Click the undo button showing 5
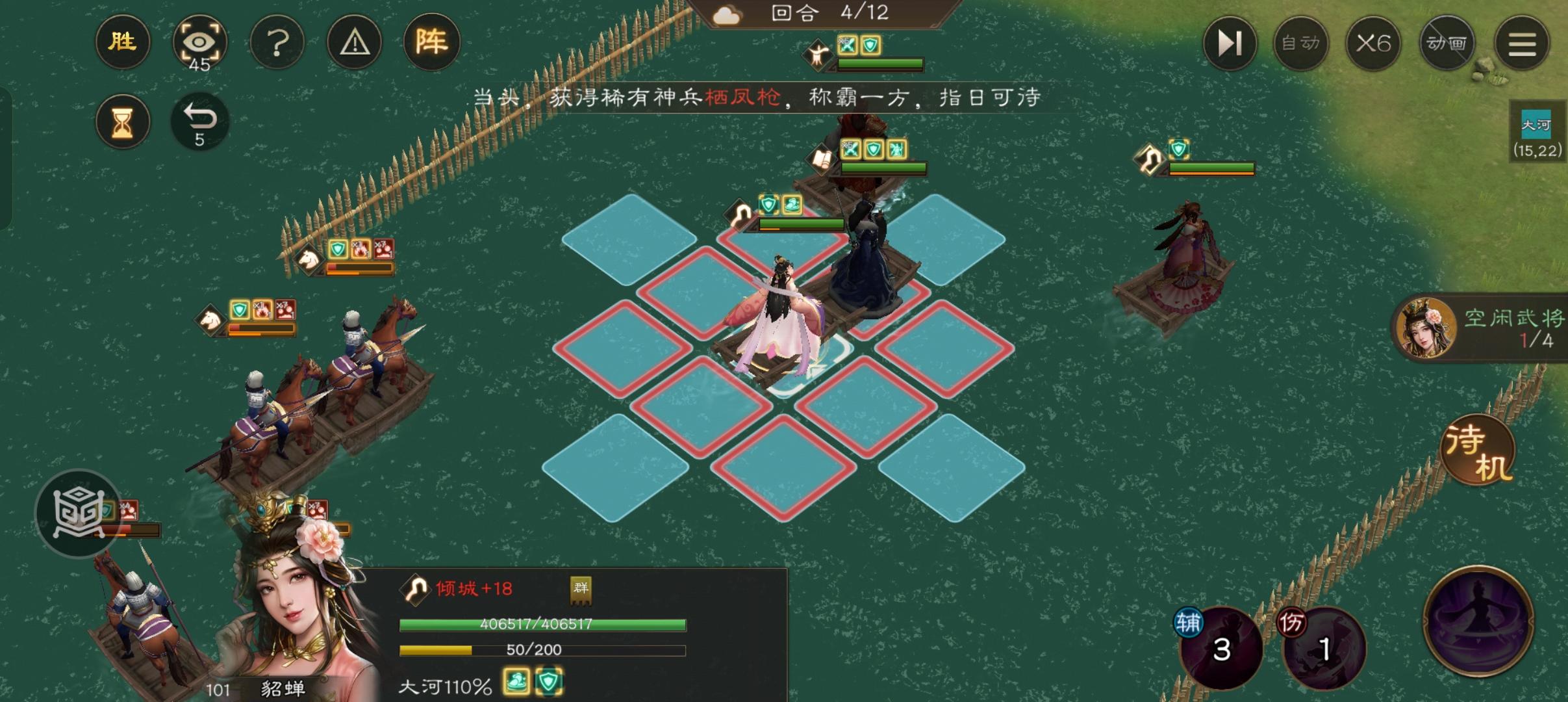The width and height of the screenshot is (1568, 702). (199, 121)
